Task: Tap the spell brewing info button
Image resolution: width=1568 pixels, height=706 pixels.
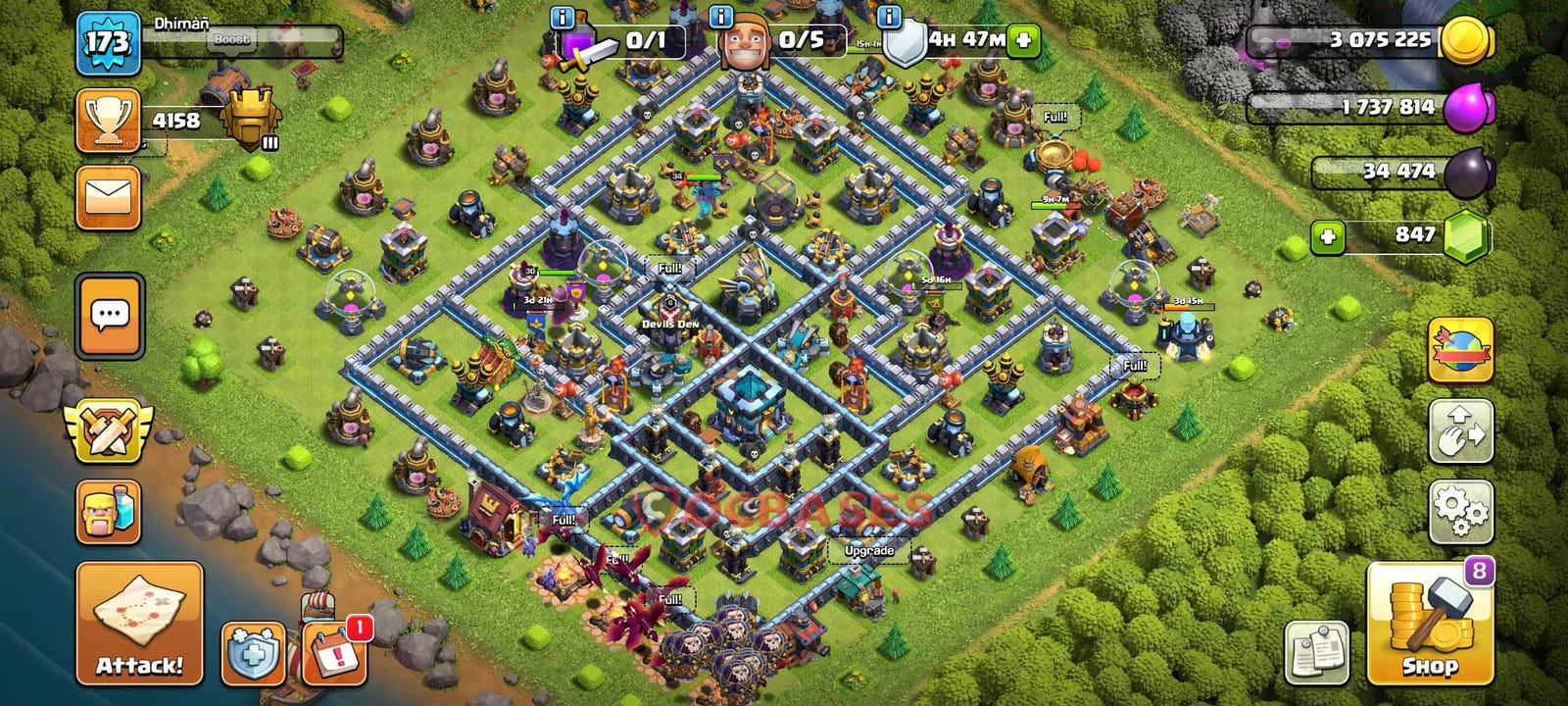Action: [562, 17]
